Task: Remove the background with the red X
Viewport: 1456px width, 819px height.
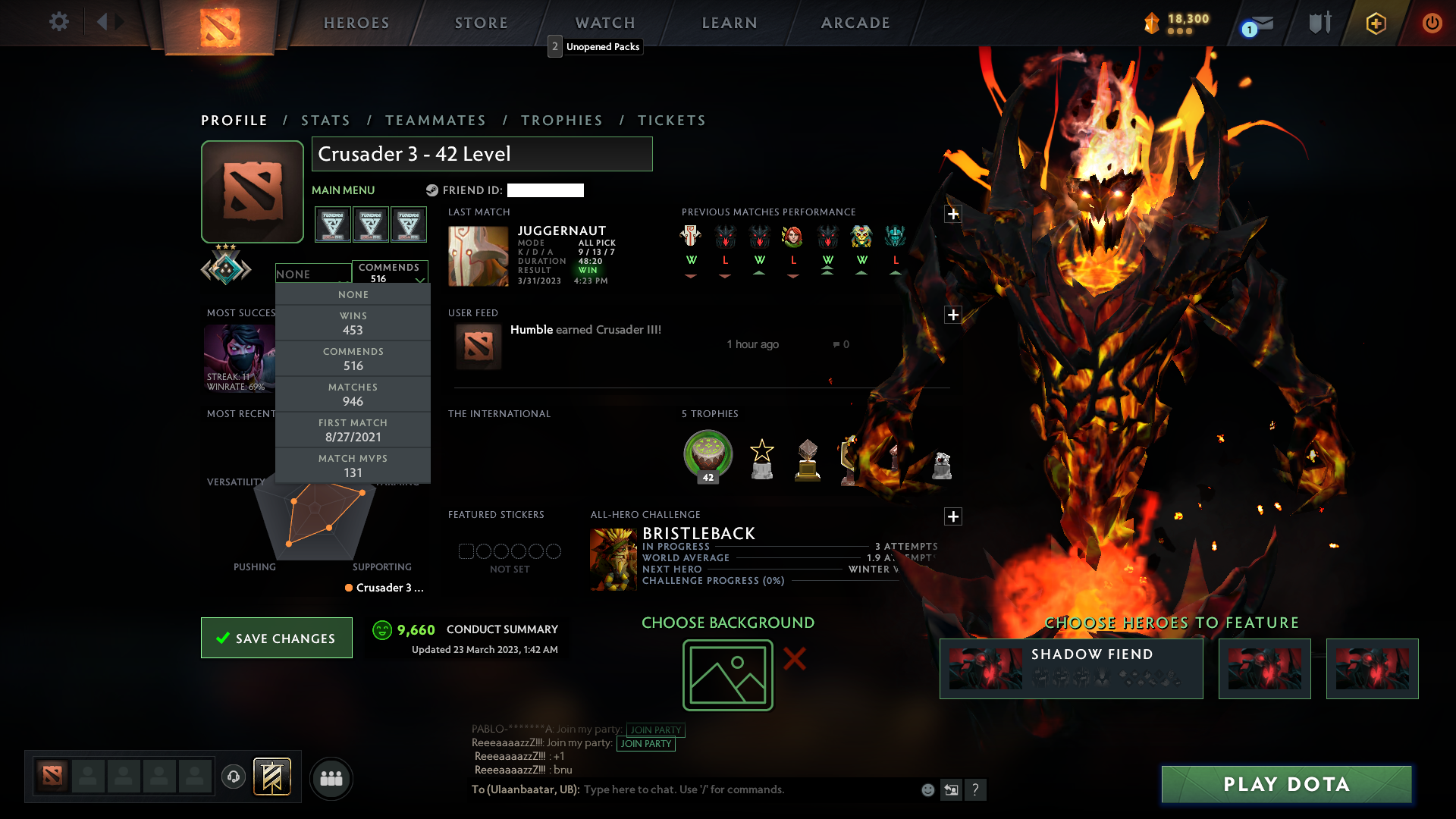Action: coord(795,660)
